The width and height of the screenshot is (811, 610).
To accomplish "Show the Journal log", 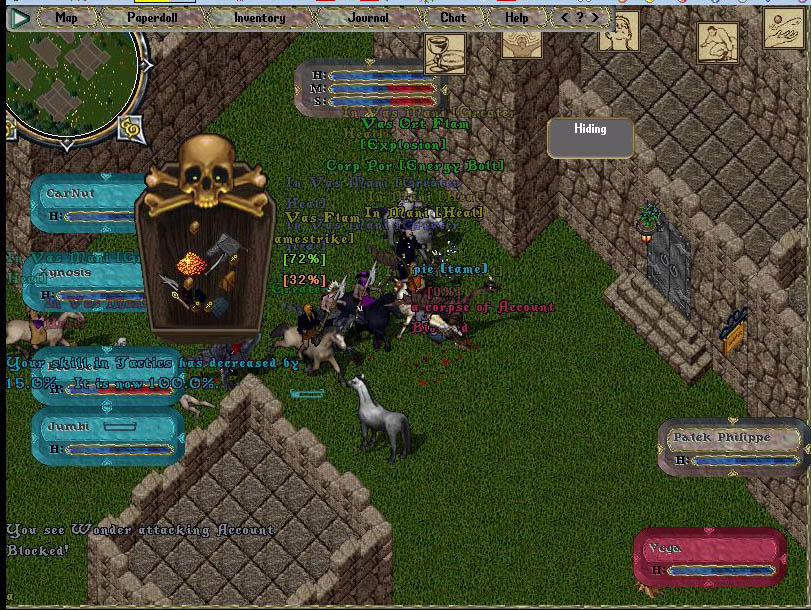I will (x=367, y=17).
